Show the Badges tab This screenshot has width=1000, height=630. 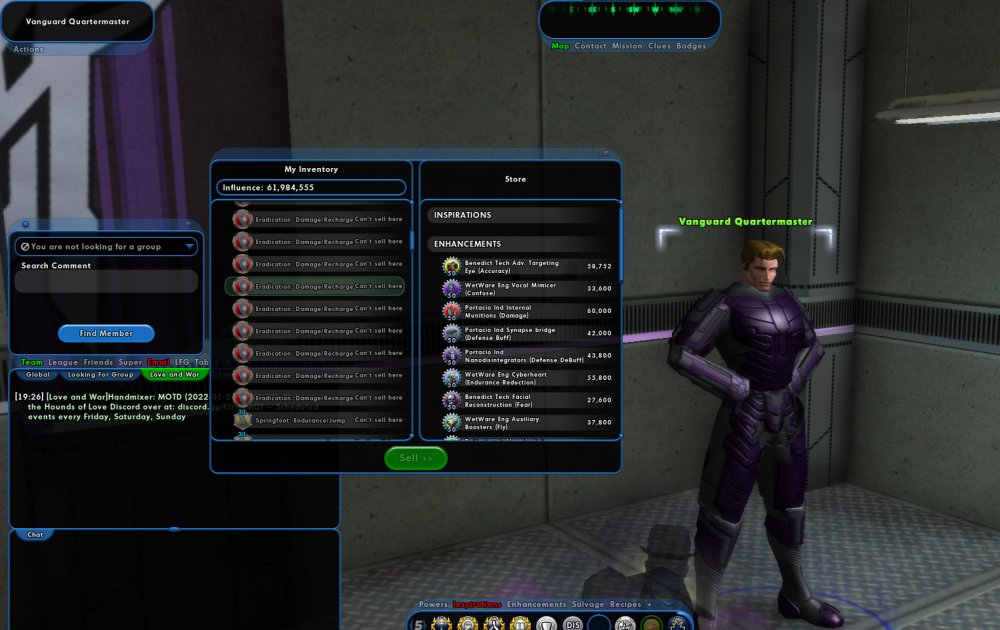691,46
